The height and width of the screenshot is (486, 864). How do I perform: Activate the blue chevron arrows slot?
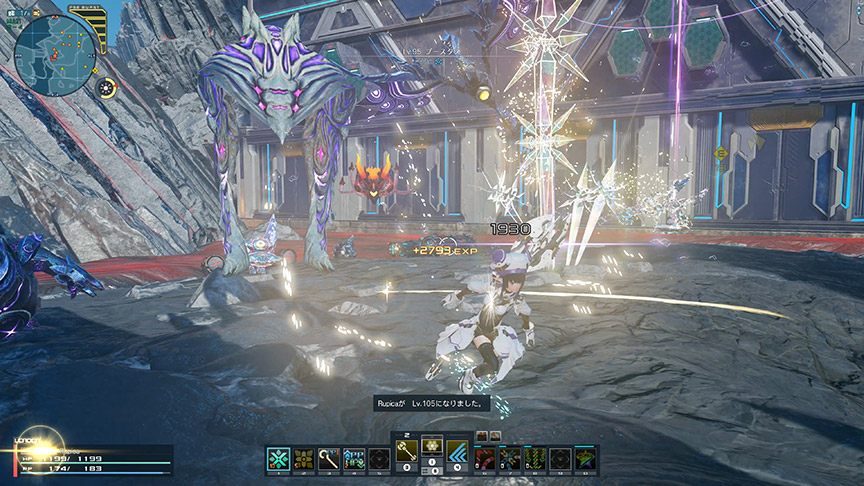coord(457,451)
